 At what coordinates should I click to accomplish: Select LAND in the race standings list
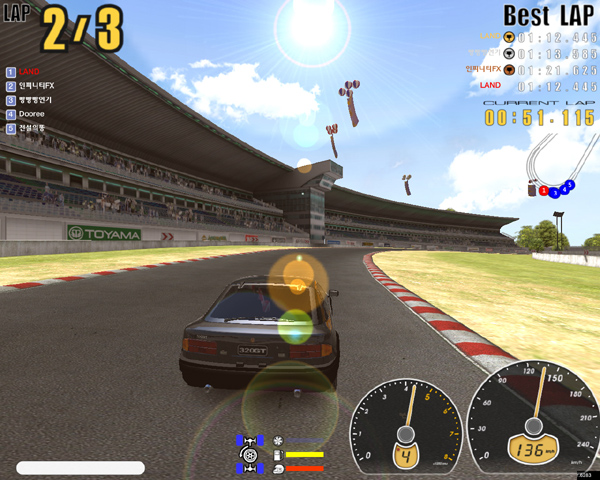(29, 72)
